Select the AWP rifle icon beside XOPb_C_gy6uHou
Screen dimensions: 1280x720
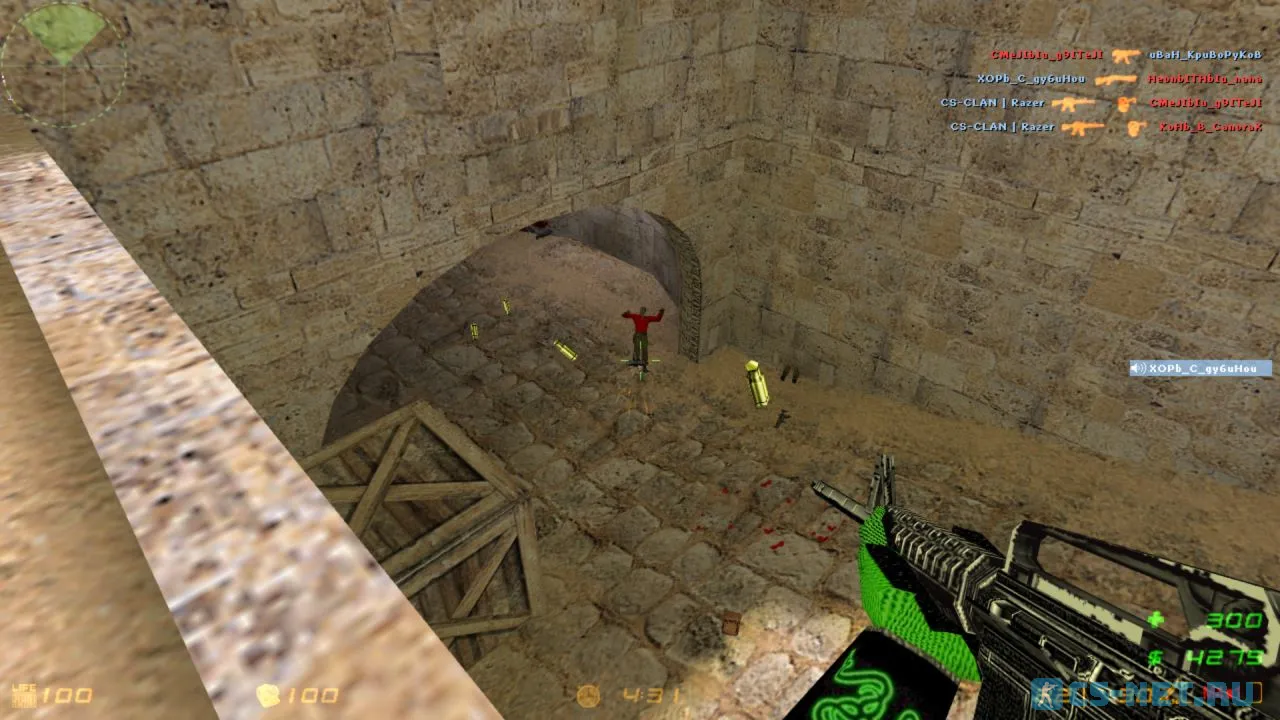tap(1116, 80)
